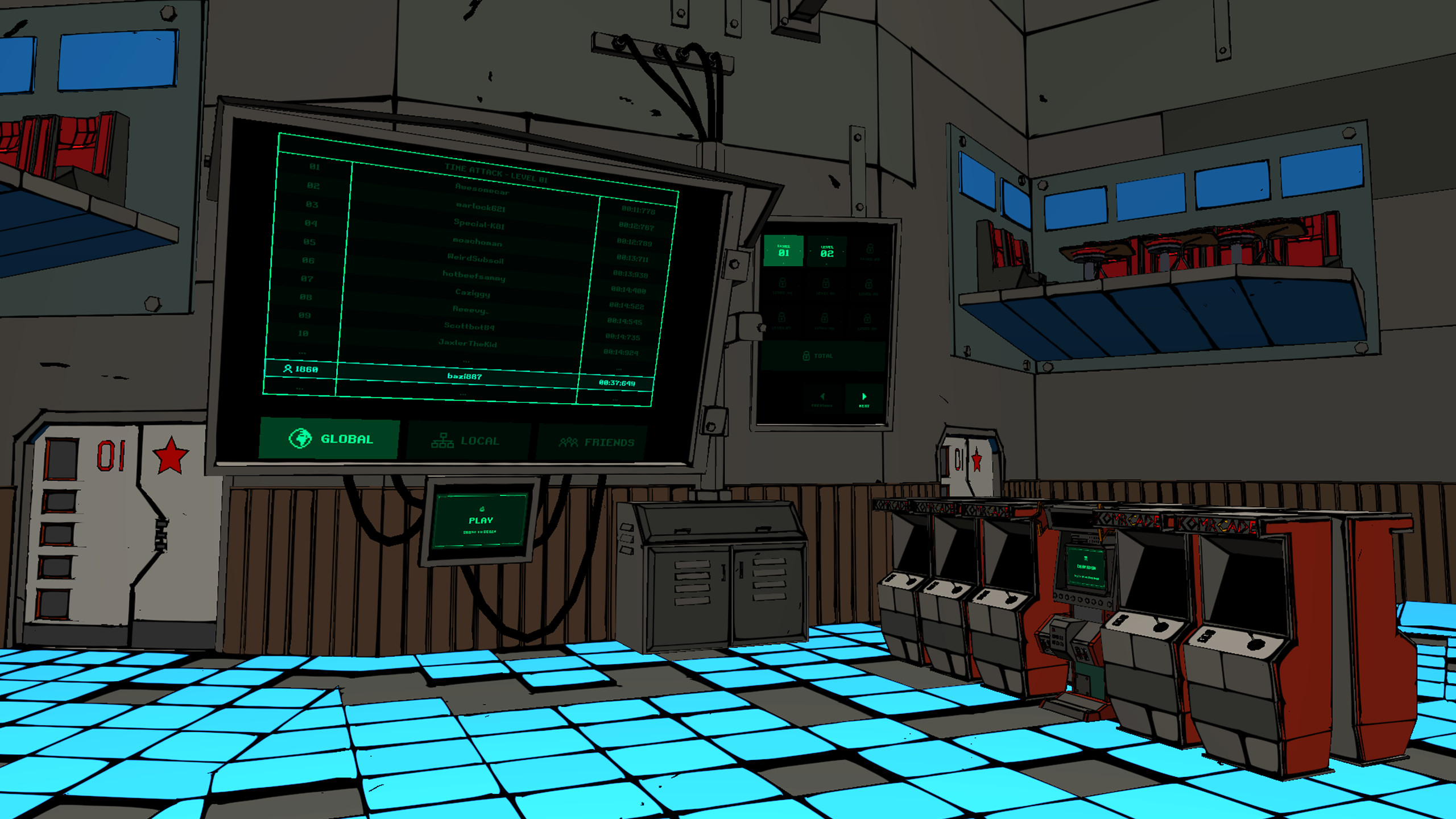Click the group icon on the FRIENDS tab
This screenshot has height=819, width=1456.
pos(569,441)
